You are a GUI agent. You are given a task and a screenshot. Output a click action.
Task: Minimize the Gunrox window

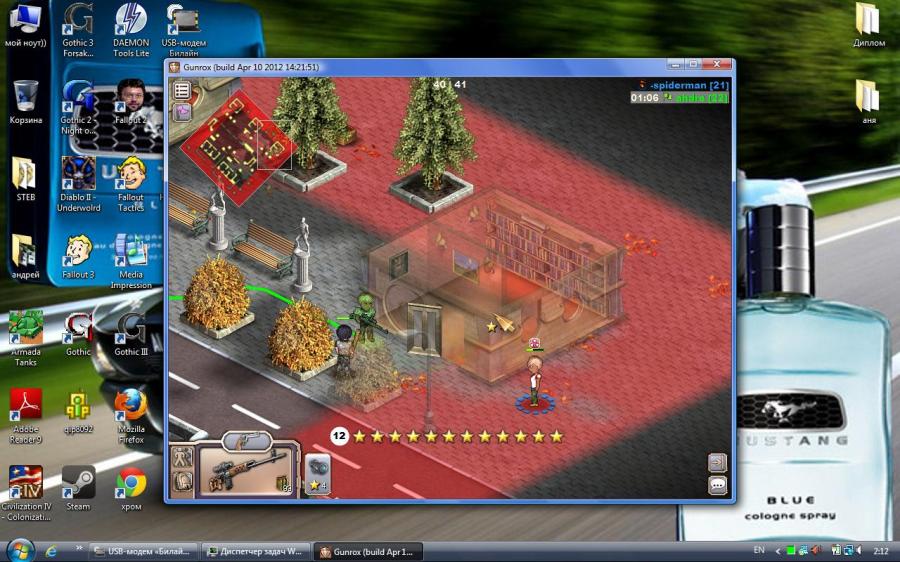677,66
